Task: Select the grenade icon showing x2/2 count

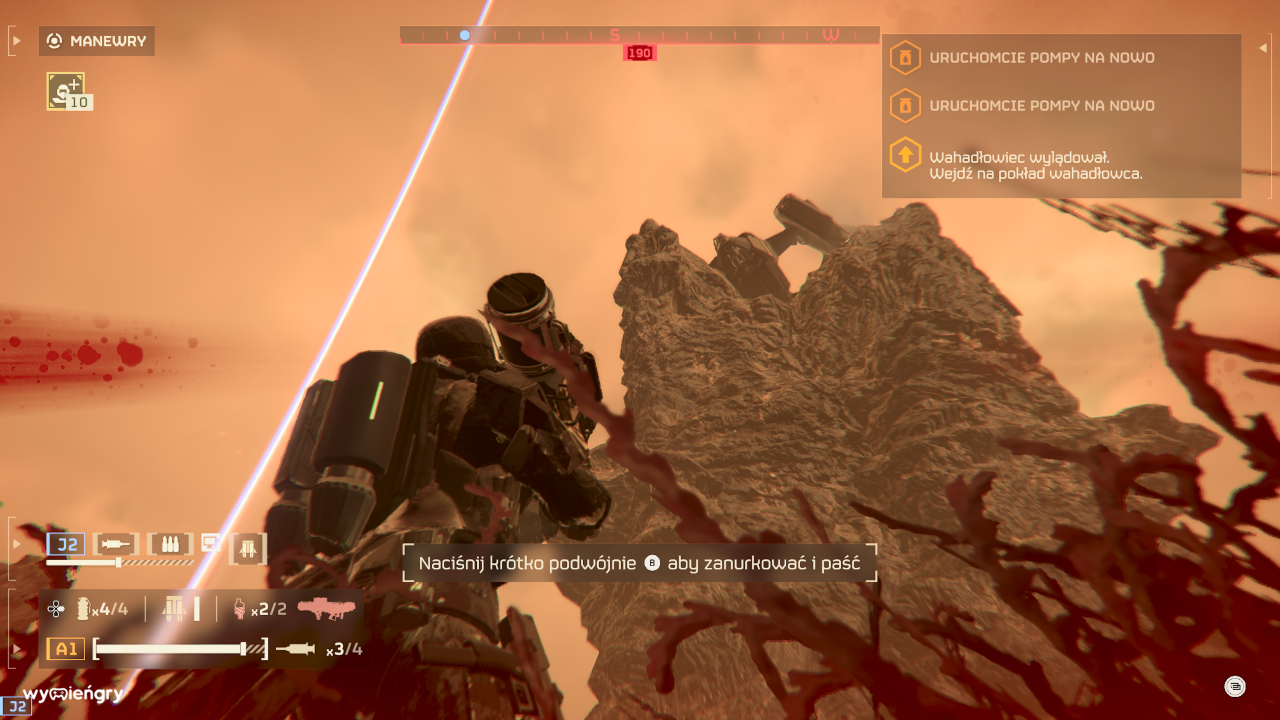Action: click(238, 606)
